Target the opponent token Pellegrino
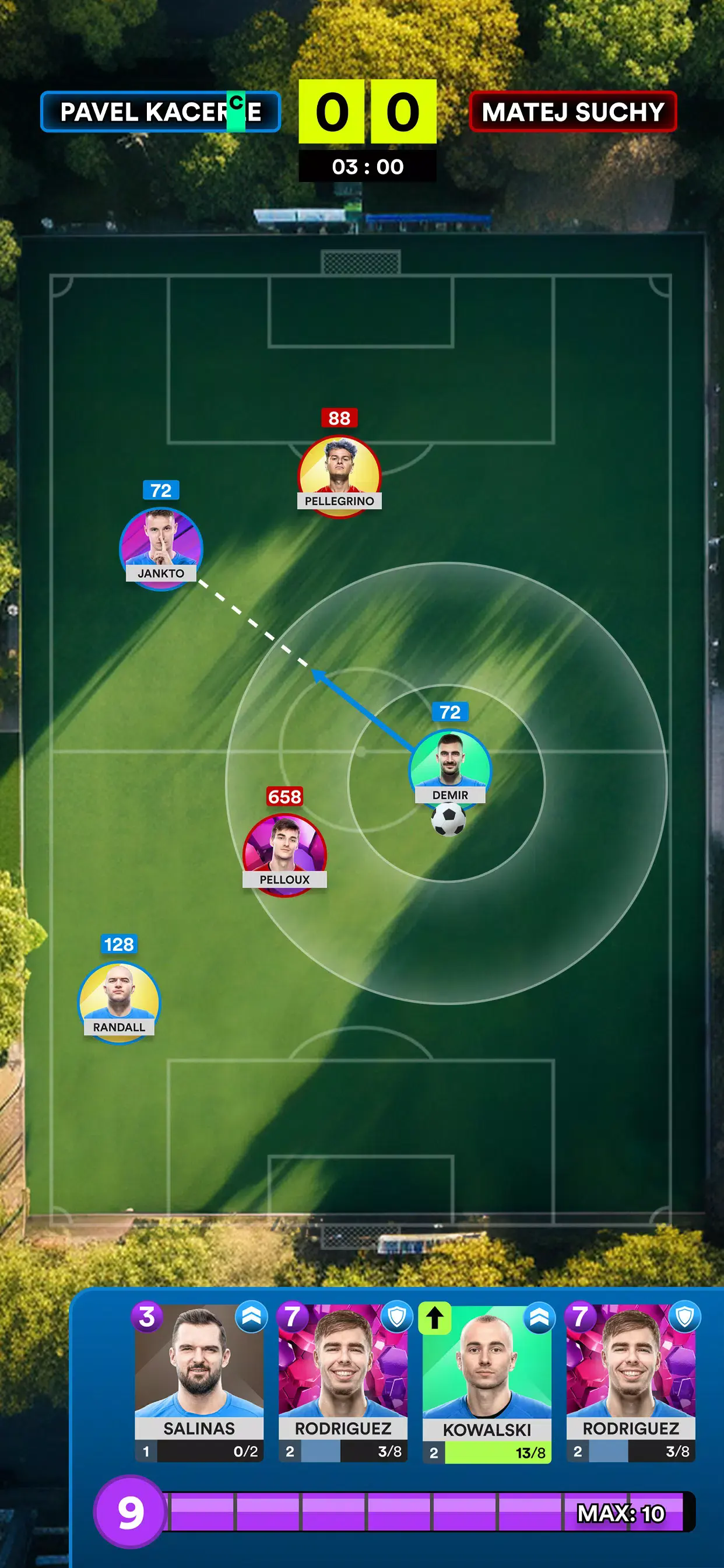The height and width of the screenshot is (1568, 724). click(x=339, y=476)
